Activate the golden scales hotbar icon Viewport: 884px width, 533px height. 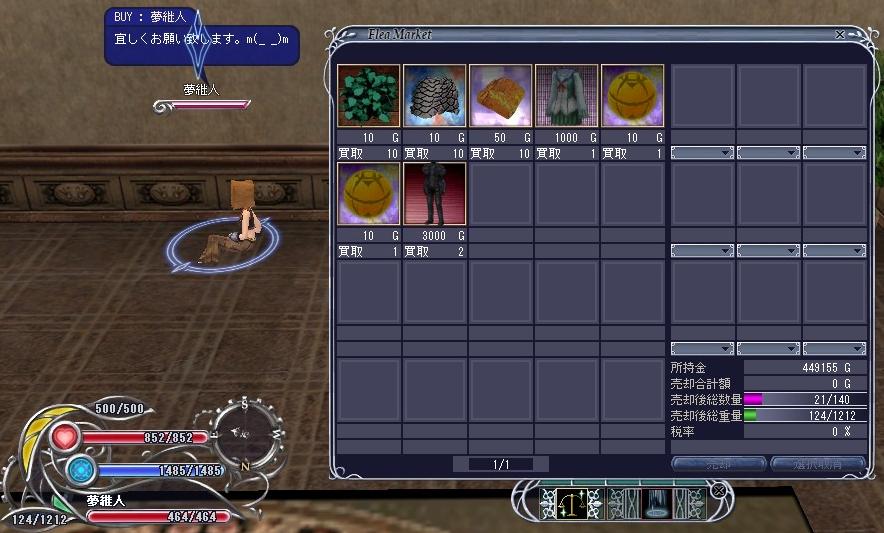[575, 503]
